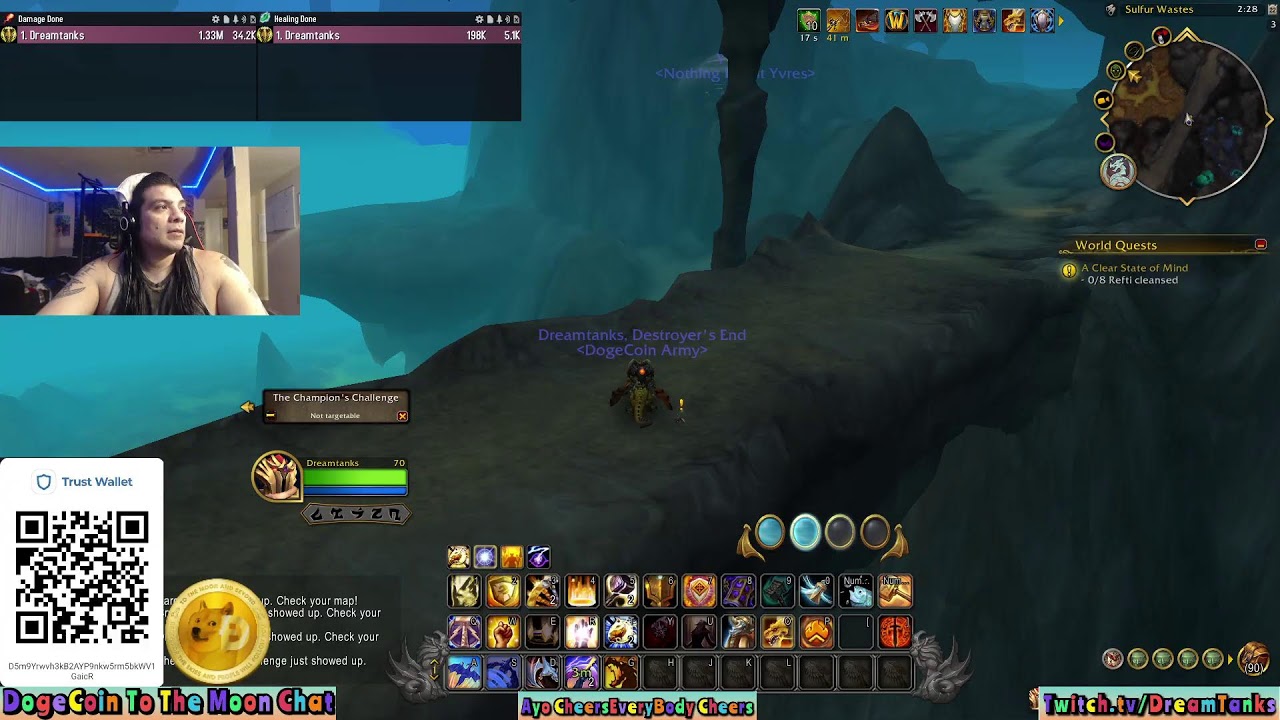The image size is (1280, 720).
Task: Click the World of Warcraft logo buff
Action: click(896, 21)
